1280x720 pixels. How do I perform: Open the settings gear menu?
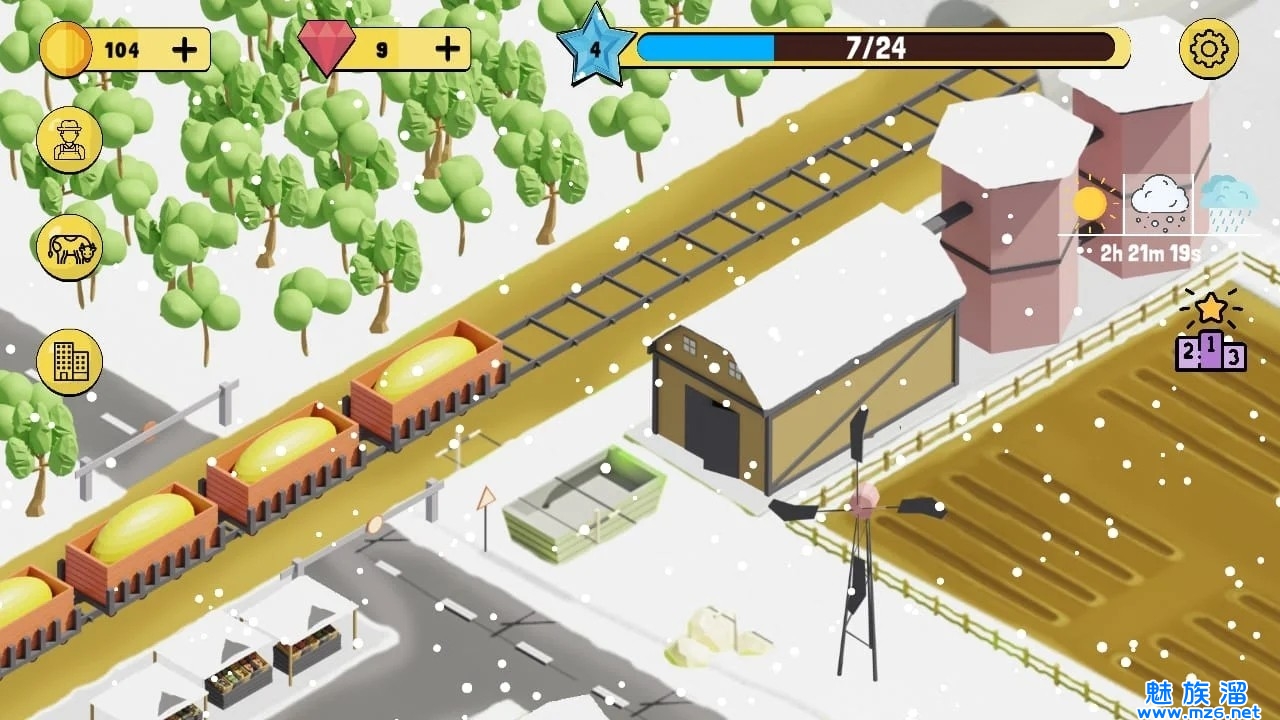[x=1209, y=48]
